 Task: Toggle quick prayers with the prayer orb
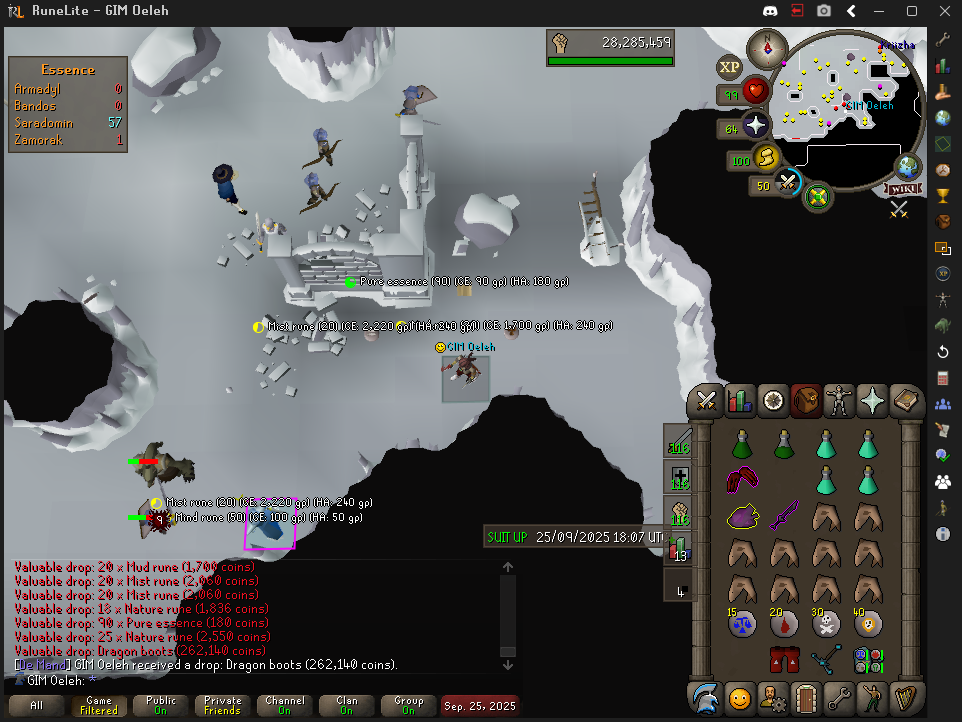pos(756,126)
